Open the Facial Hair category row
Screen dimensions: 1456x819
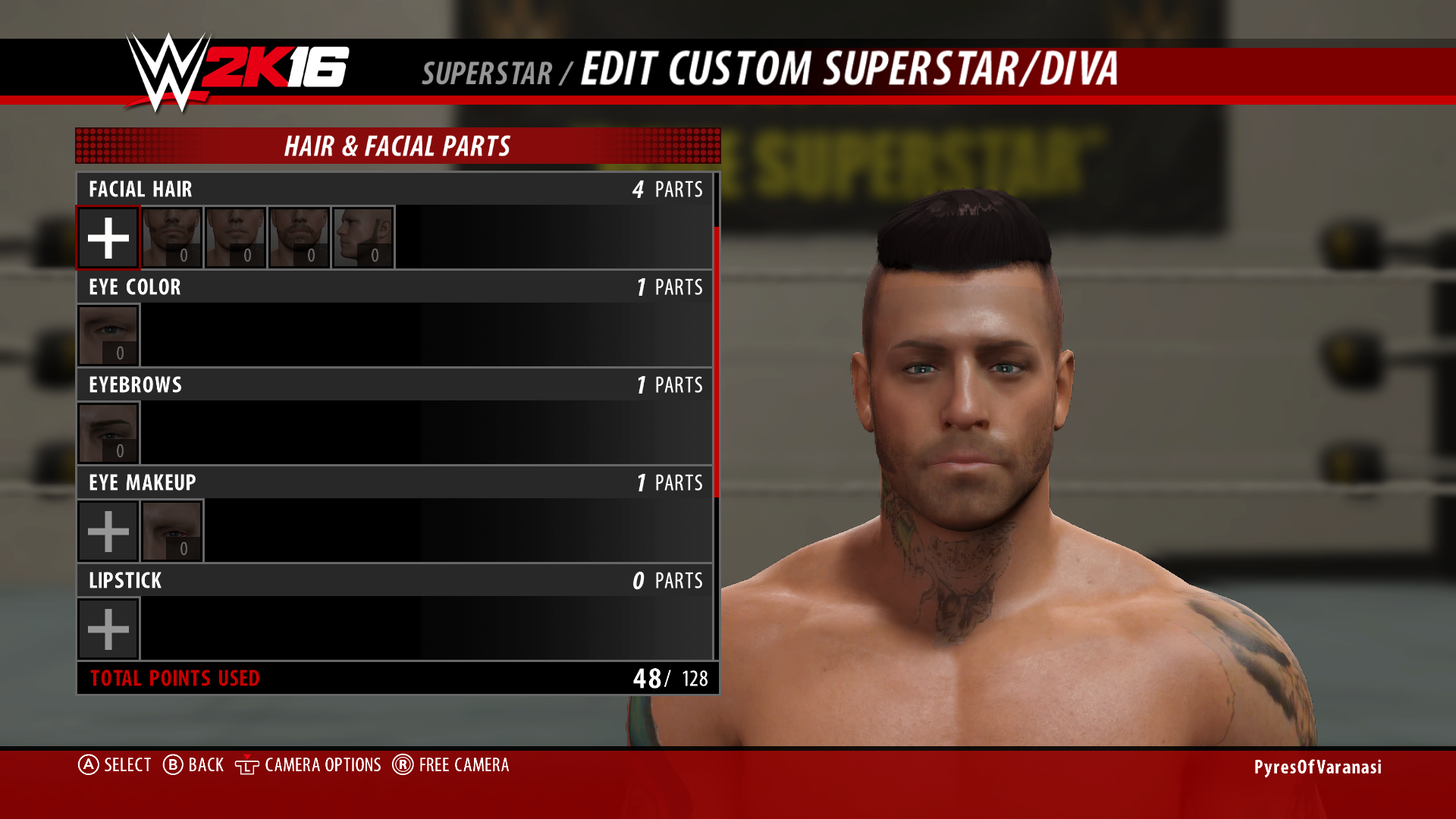(394, 190)
